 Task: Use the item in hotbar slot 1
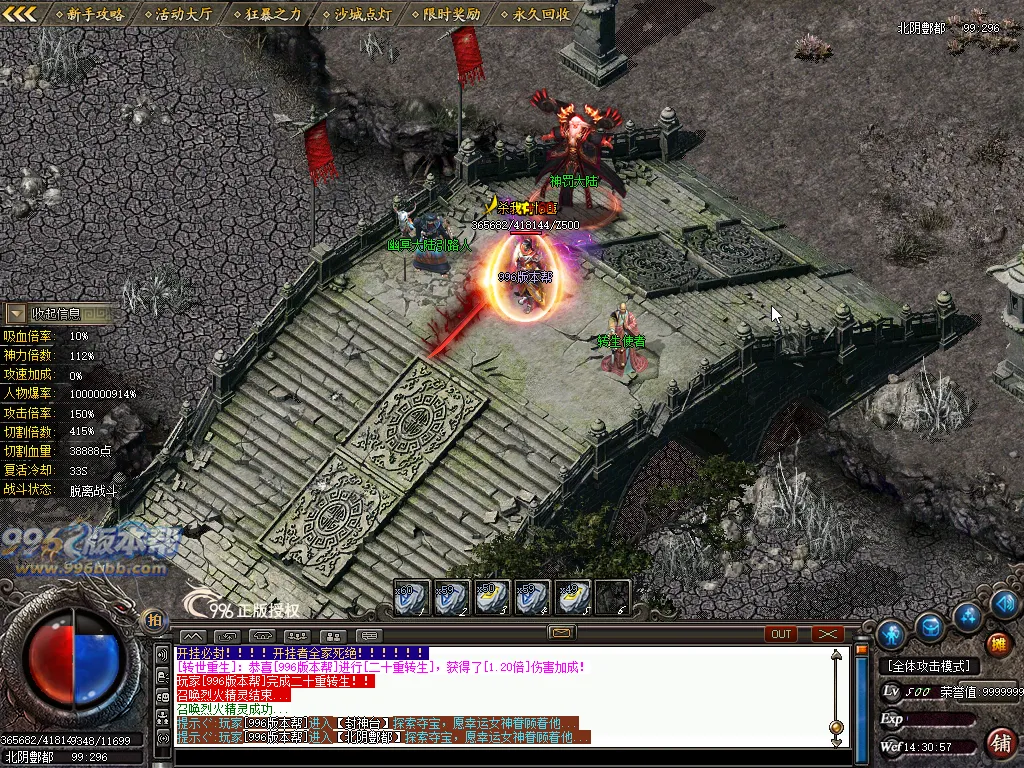[411, 597]
